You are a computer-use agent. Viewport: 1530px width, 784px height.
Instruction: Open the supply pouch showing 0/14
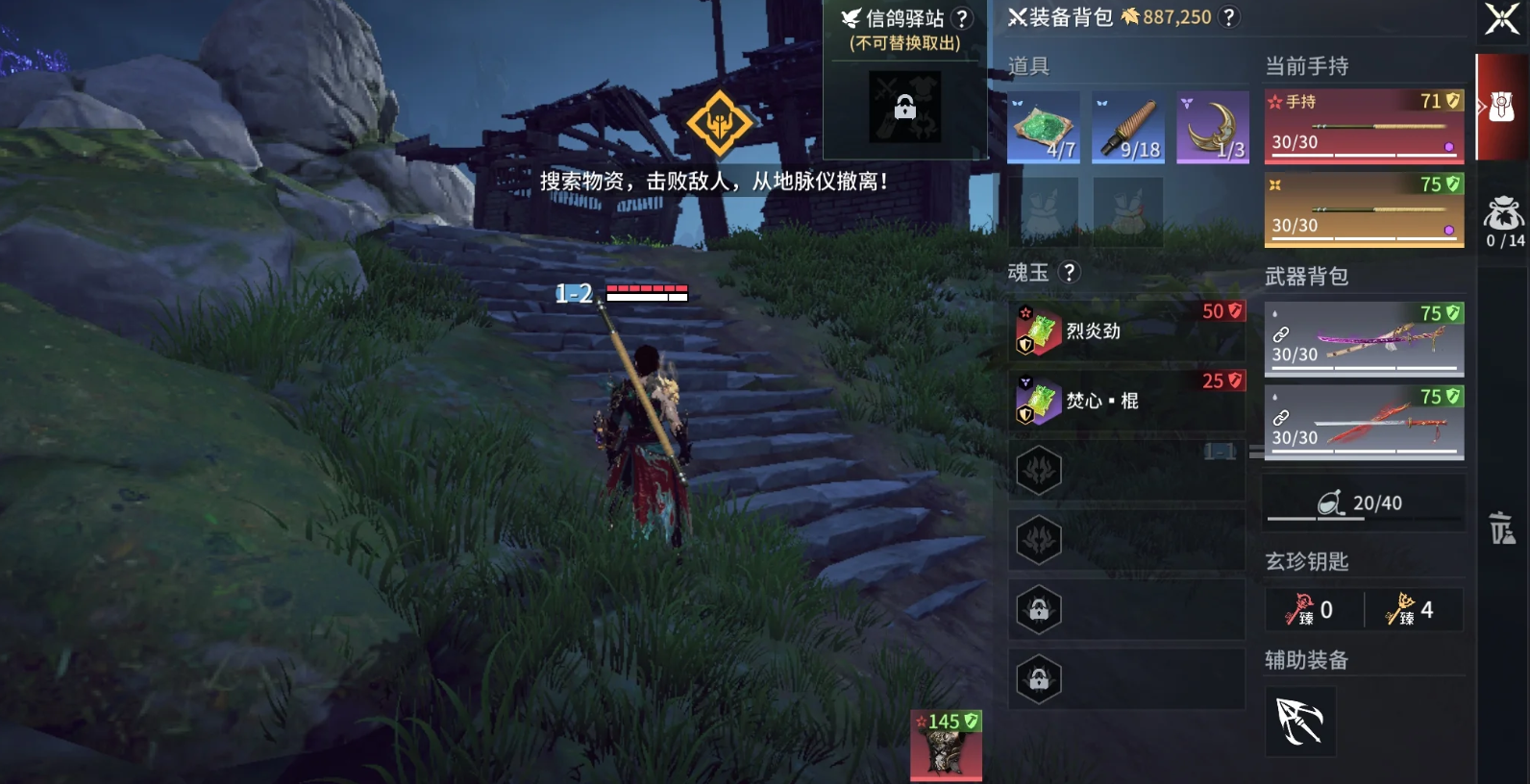tap(1501, 216)
